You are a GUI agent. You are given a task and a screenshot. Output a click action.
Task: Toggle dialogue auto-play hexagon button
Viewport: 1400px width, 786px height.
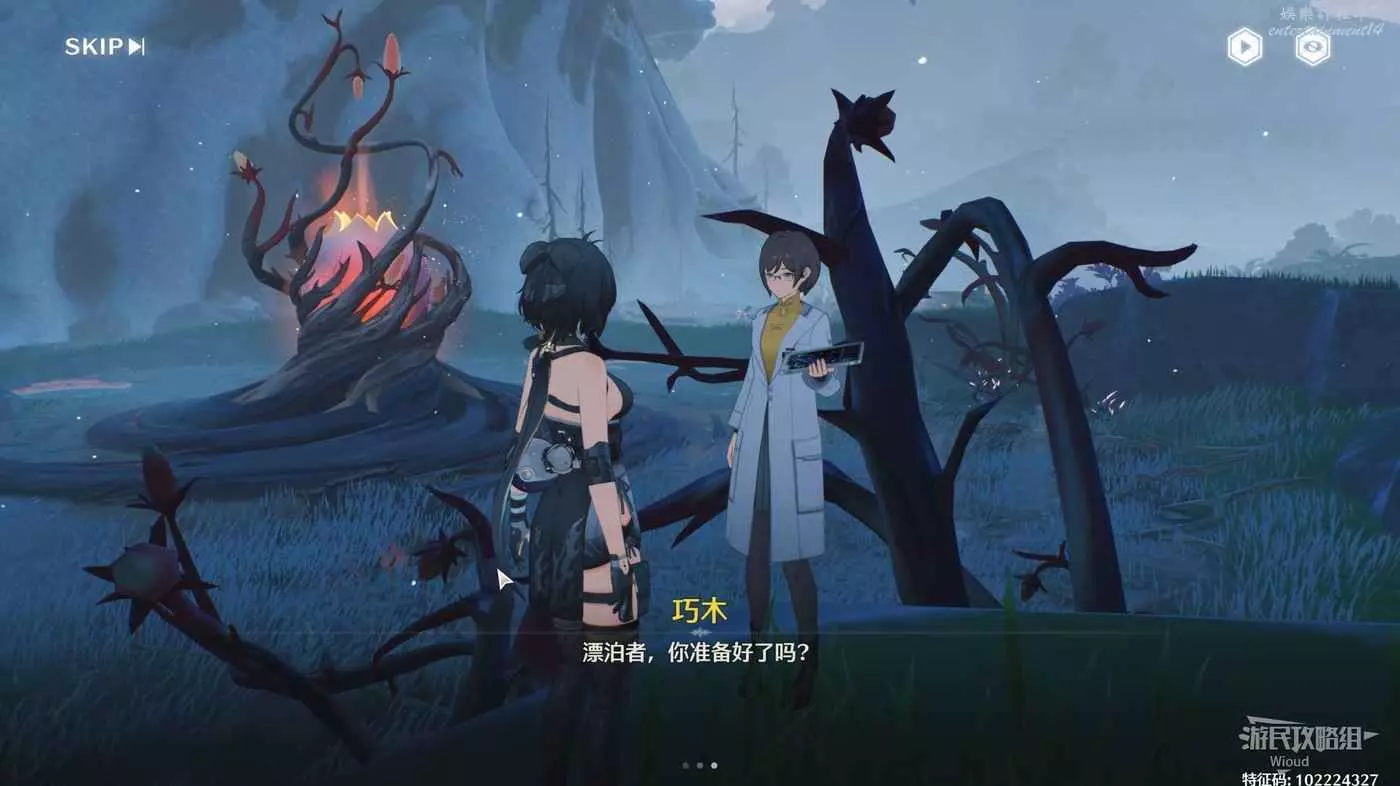tap(1244, 47)
